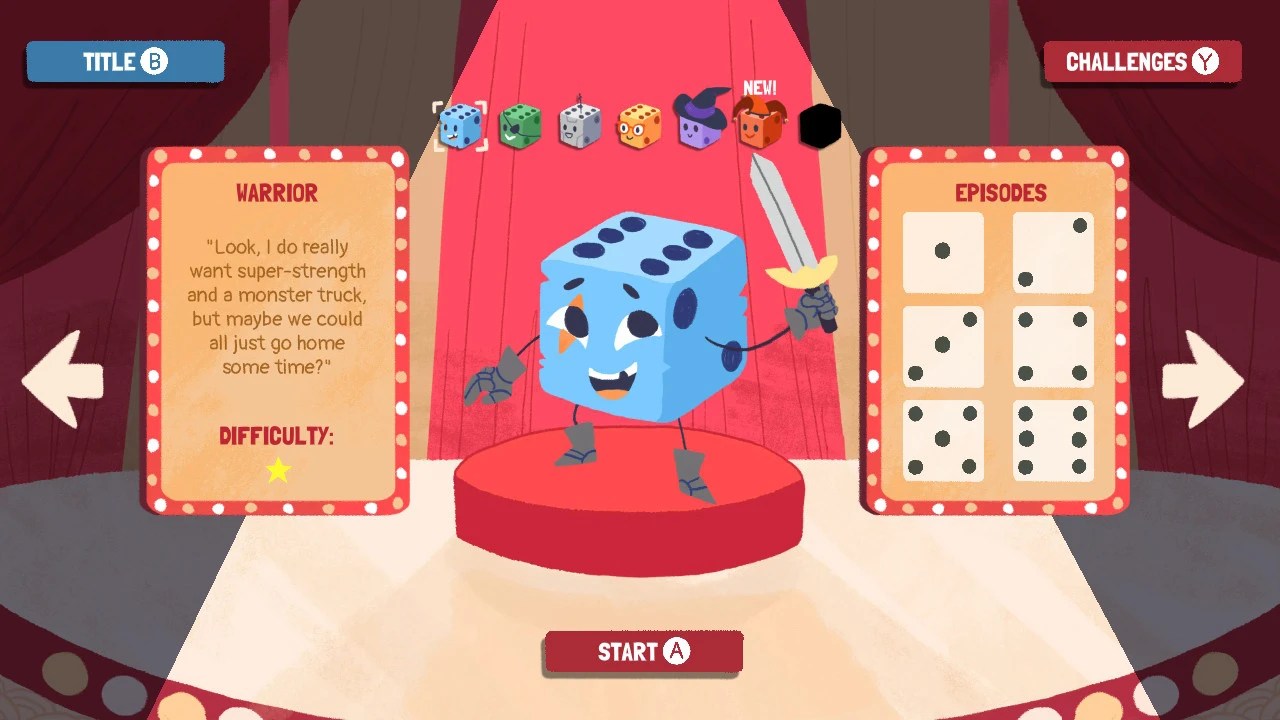Viewport: 1280px width, 720px height.
Task: Return to Title screen
Action: (124, 61)
